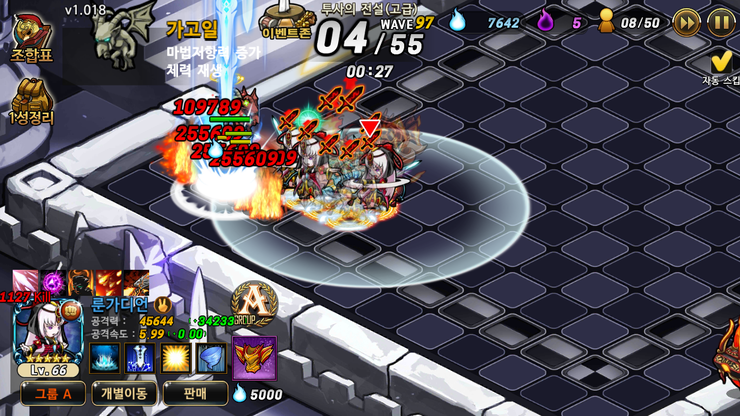Screen dimensions: 740x416
Task: Open the 조합표 combination chart
Action: click(31, 40)
